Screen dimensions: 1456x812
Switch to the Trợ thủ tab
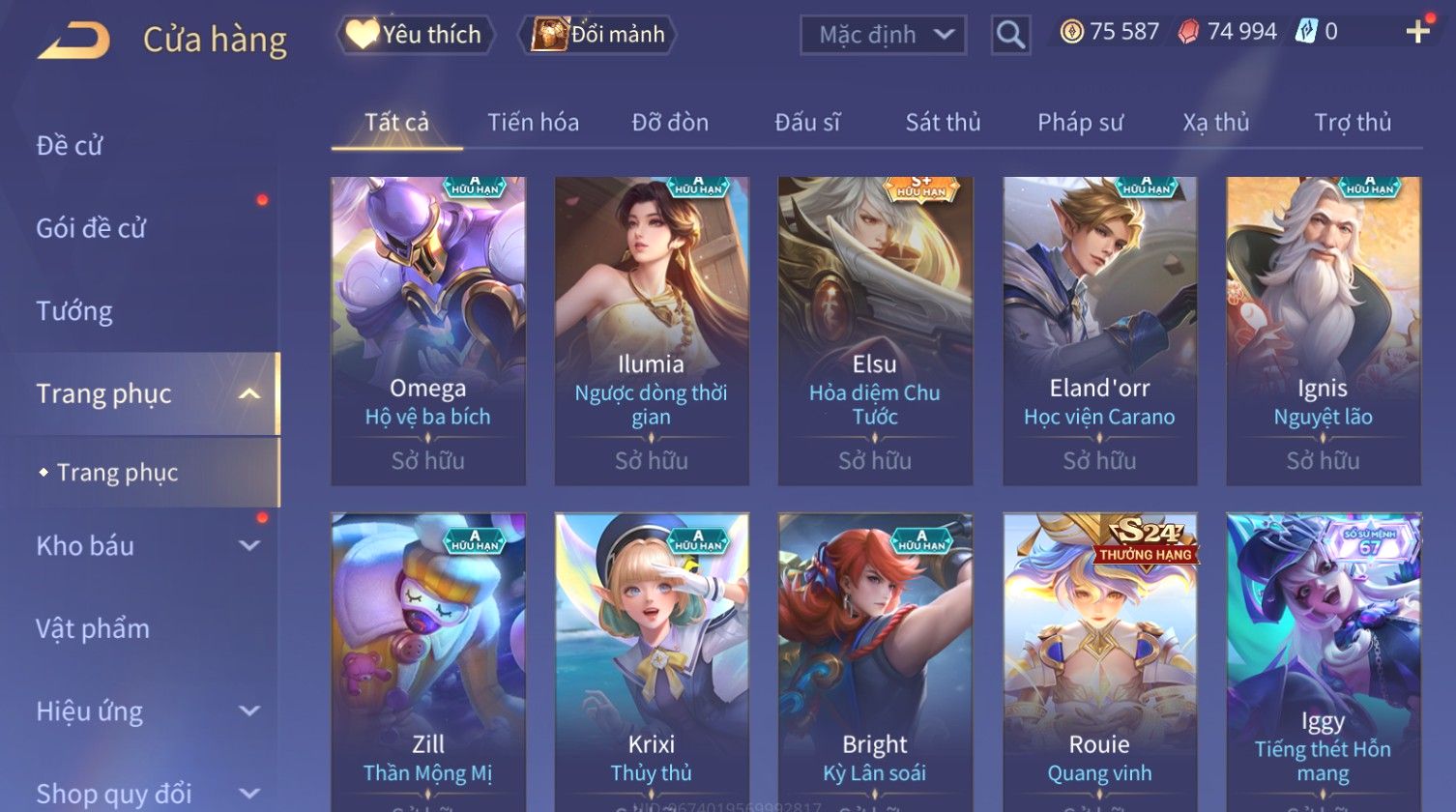tap(1352, 123)
